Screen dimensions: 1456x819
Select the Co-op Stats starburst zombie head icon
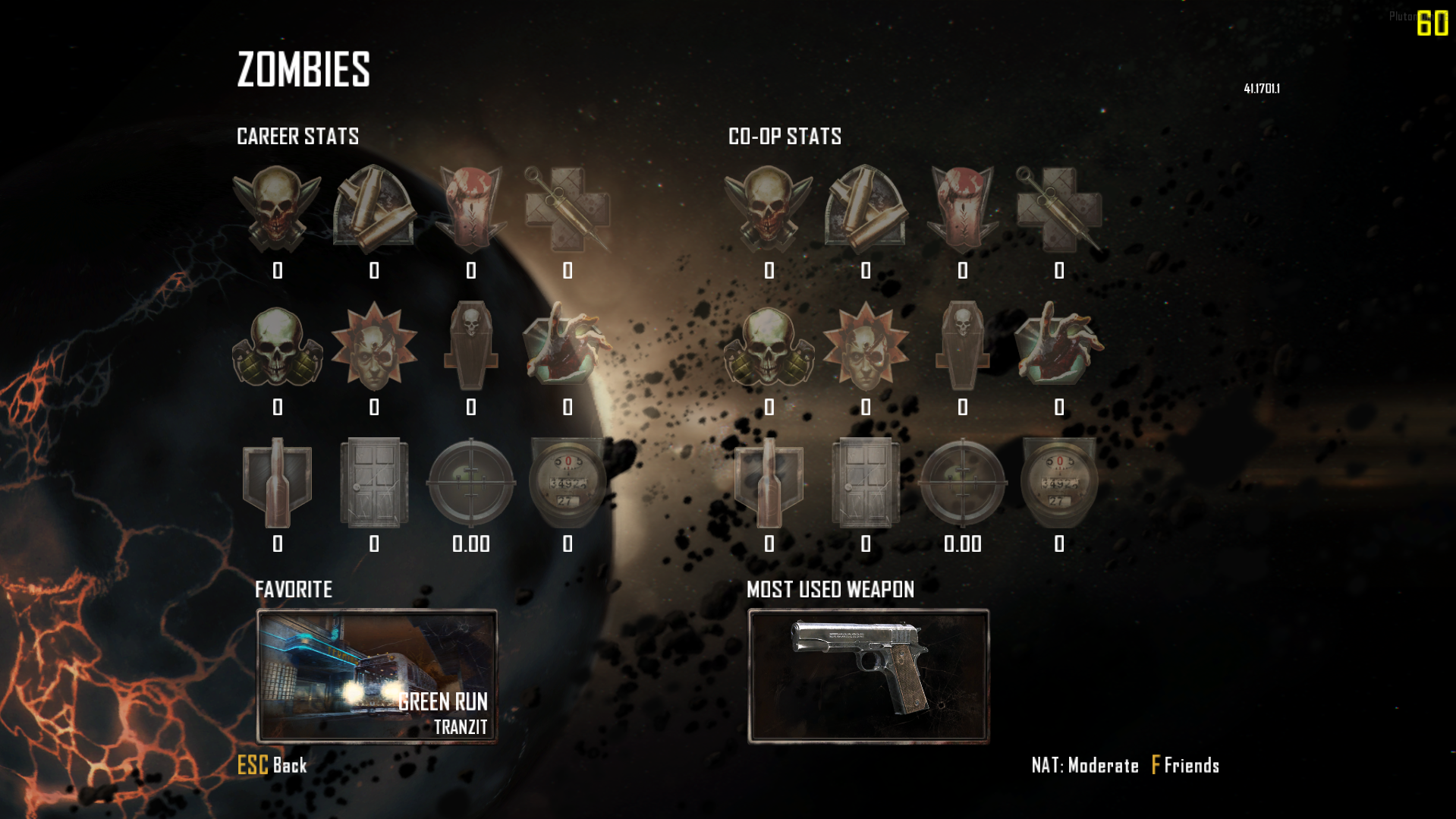click(866, 345)
